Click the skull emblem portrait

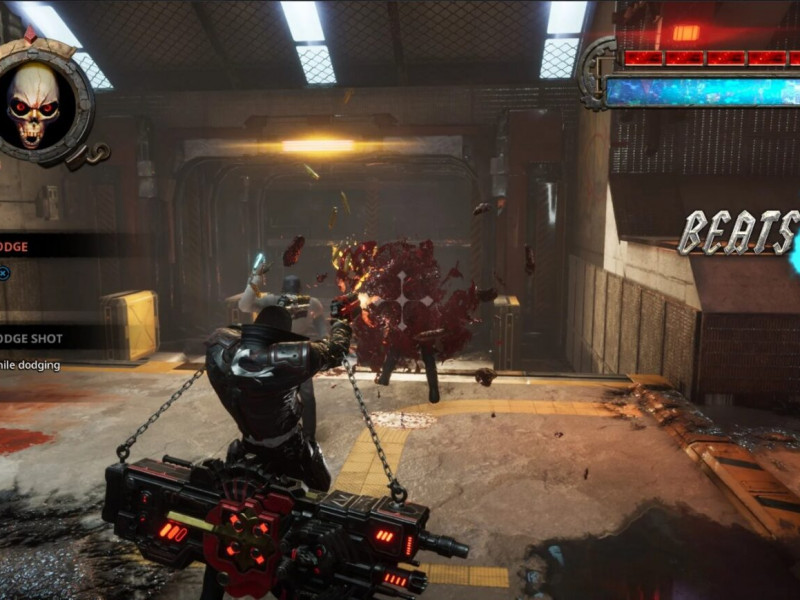click(x=35, y=103)
